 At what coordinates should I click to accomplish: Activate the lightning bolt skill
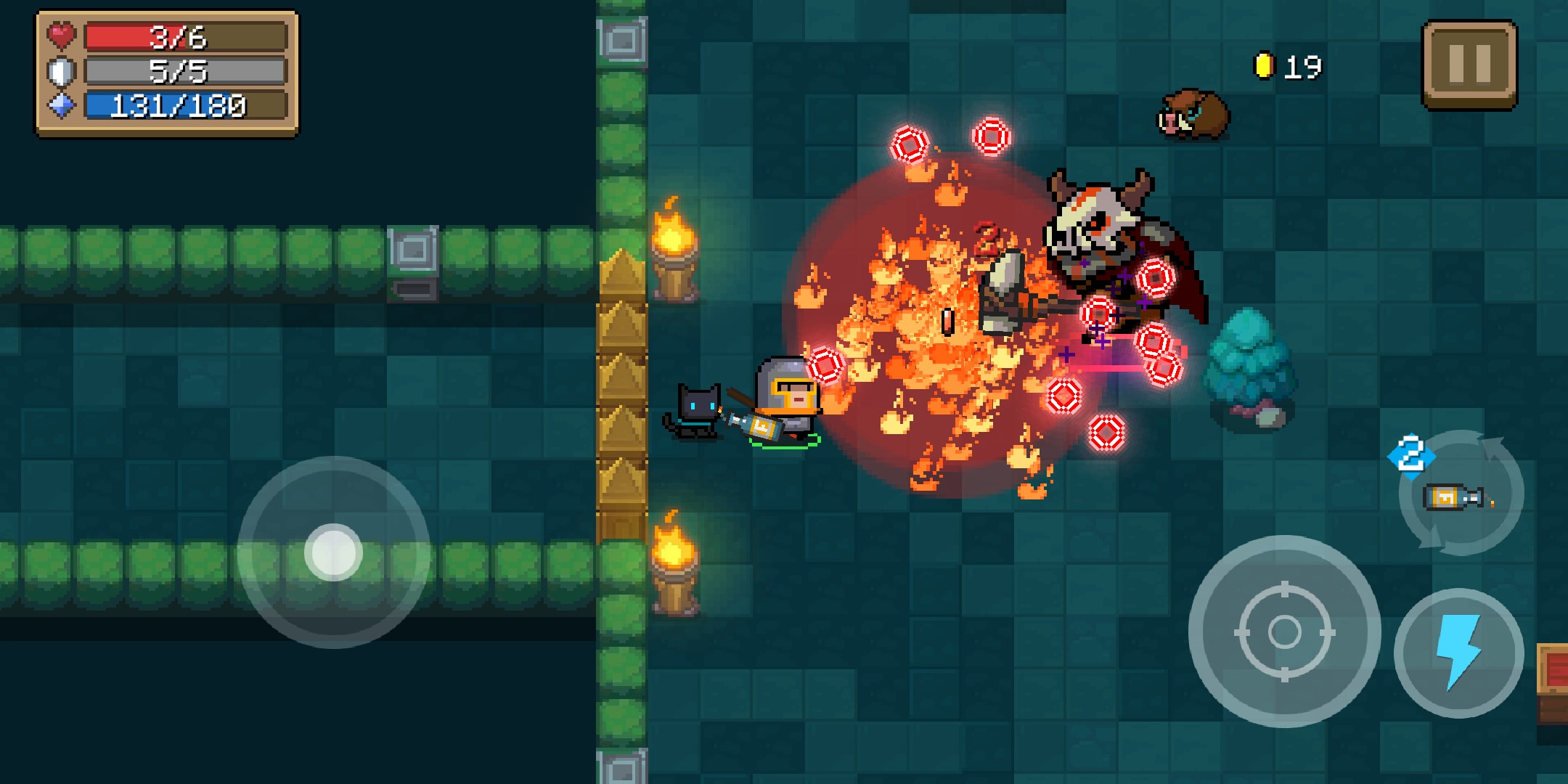tap(1458, 653)
